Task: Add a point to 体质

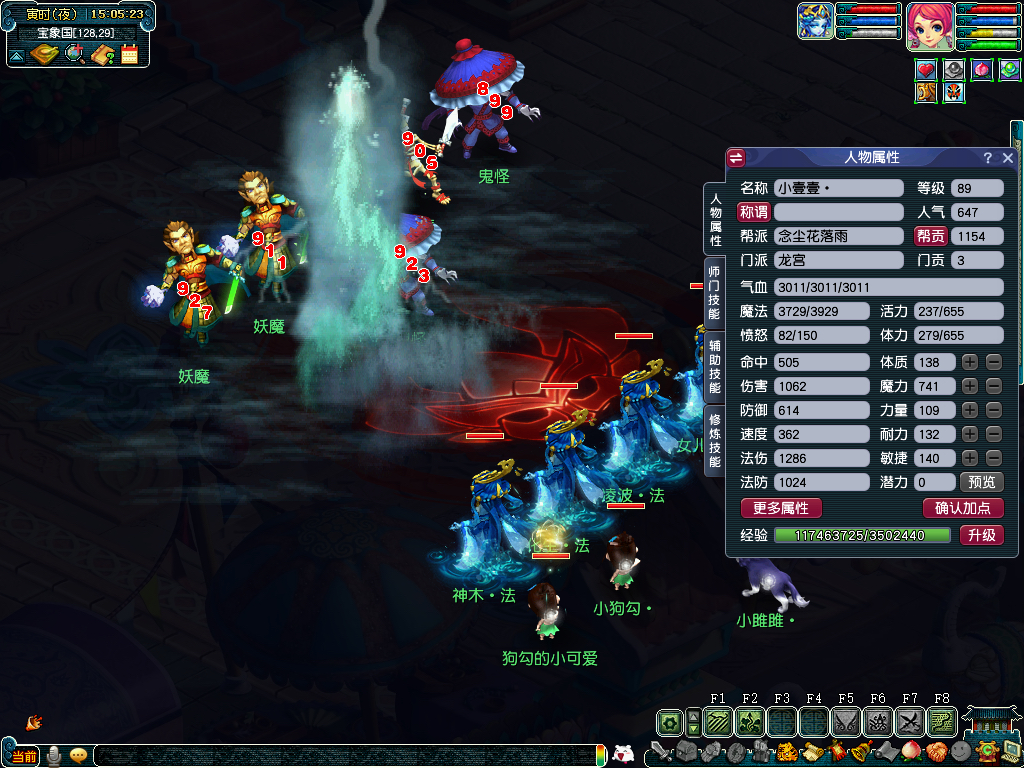Action: [970, 362]
